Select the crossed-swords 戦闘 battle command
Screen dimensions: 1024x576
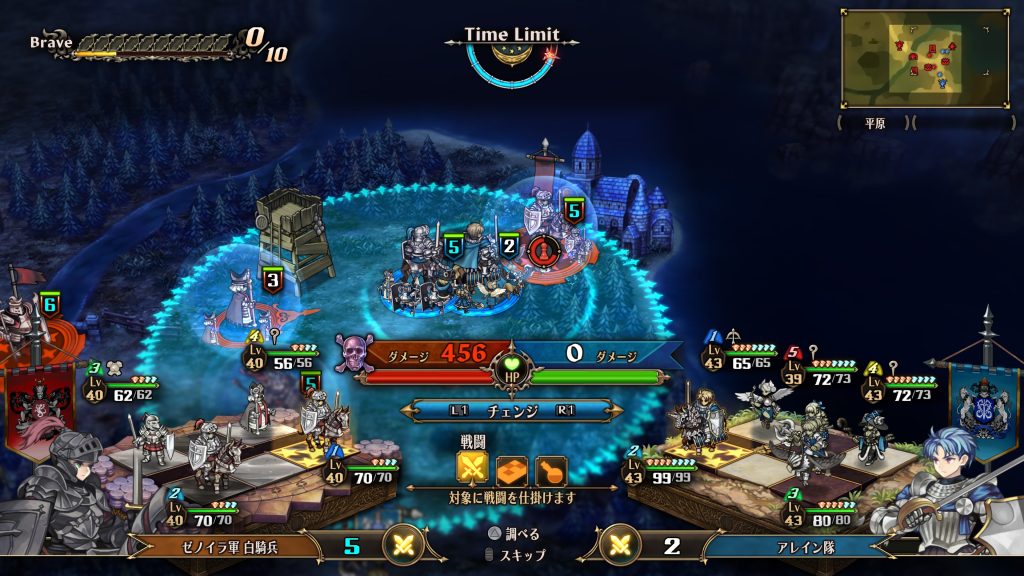(x=472, y=468)
